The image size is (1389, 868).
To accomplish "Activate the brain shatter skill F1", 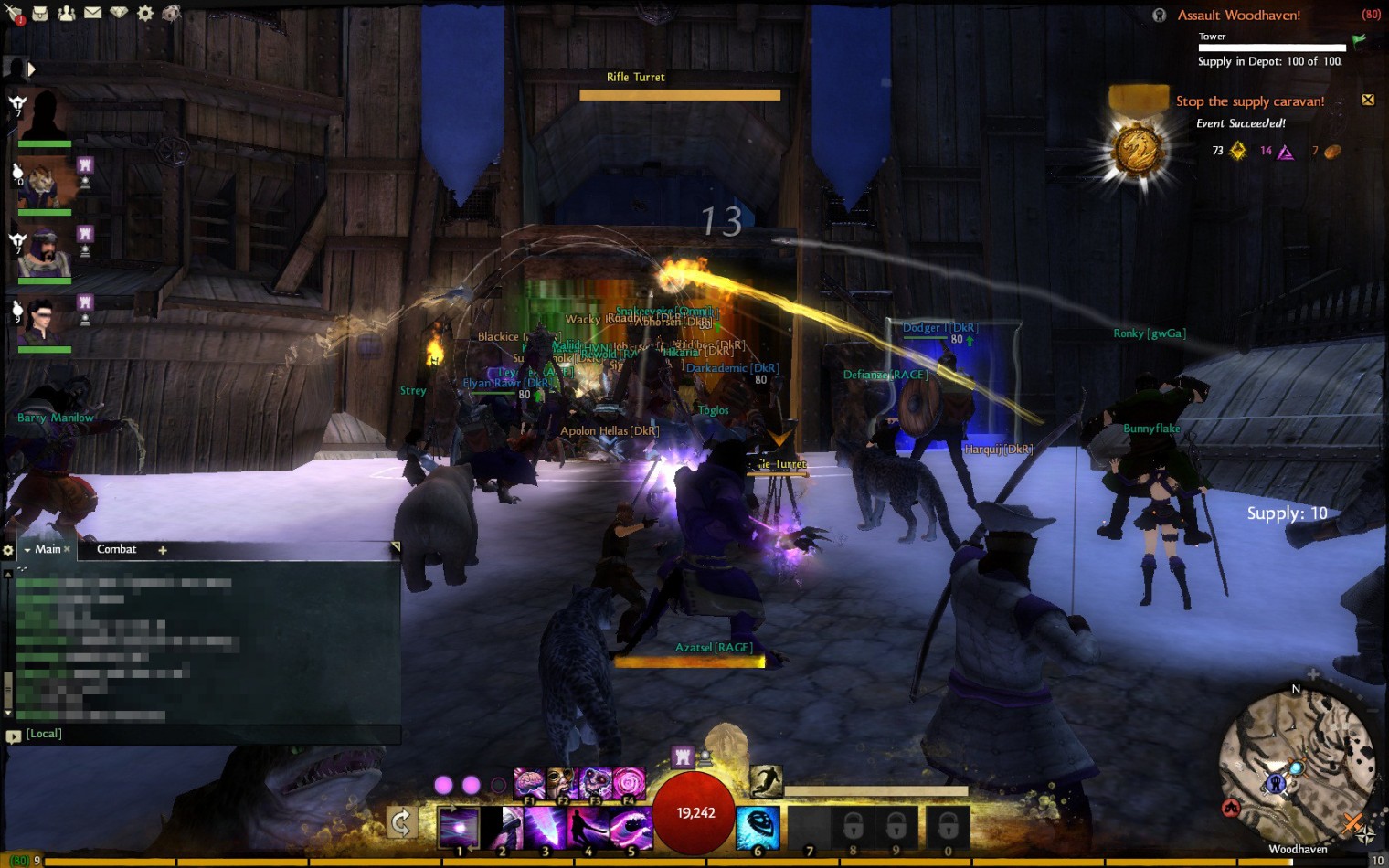I will tap(529, 784).
